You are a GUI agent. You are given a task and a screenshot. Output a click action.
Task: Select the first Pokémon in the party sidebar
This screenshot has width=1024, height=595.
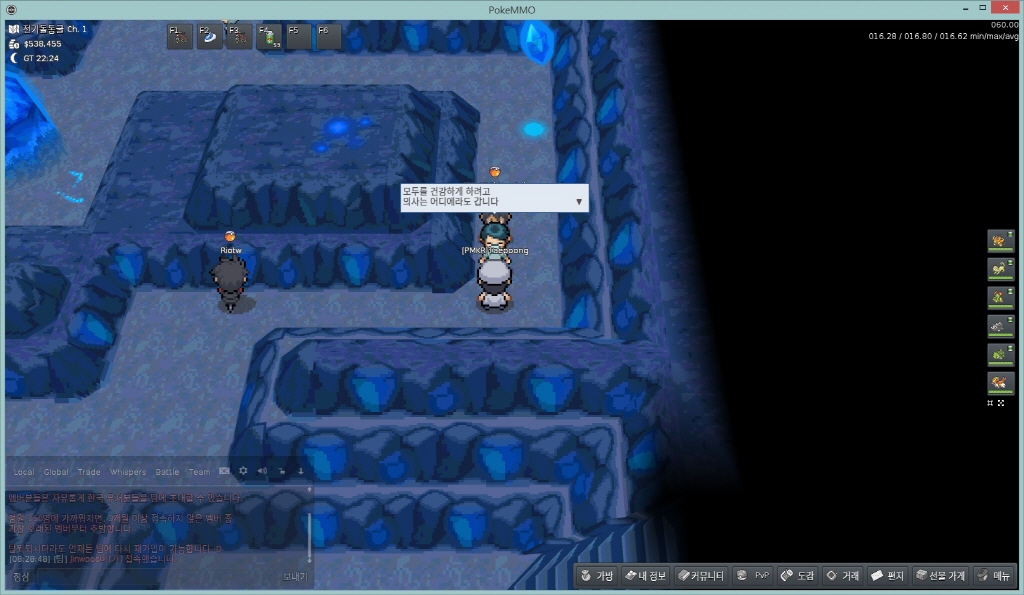(999, 240)
